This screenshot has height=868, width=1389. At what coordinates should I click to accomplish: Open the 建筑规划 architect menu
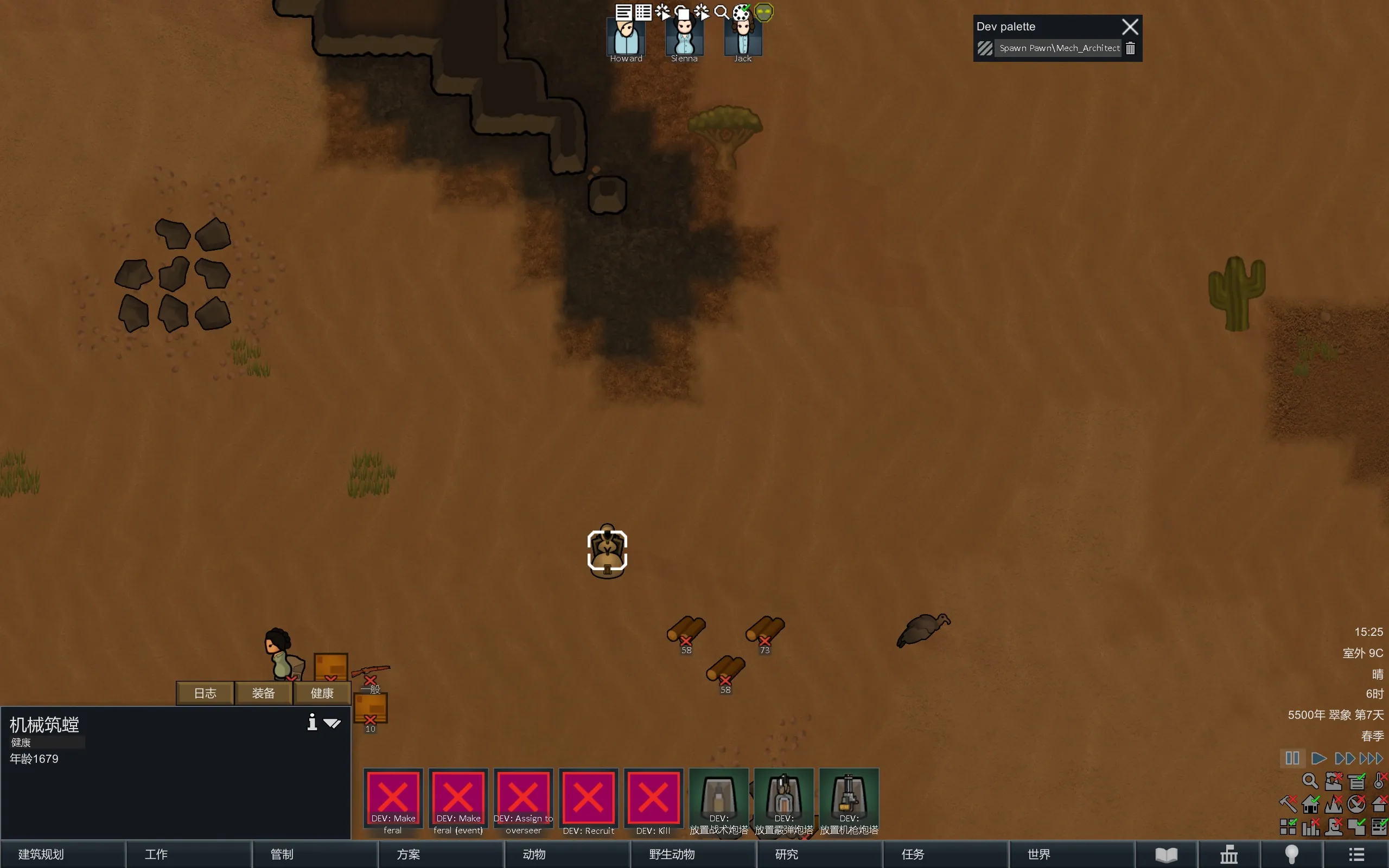(62, 854)
